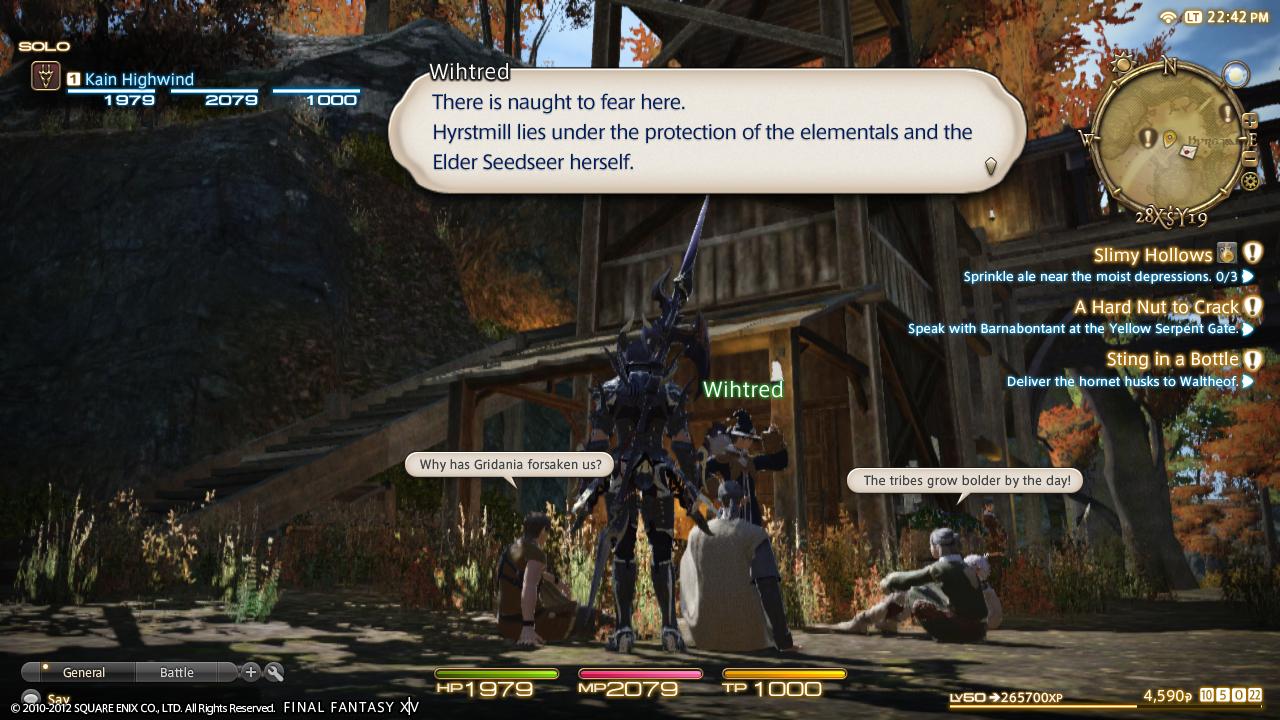
Task: Add a new chat tab with the plus button
Action: tap(250, 672)
